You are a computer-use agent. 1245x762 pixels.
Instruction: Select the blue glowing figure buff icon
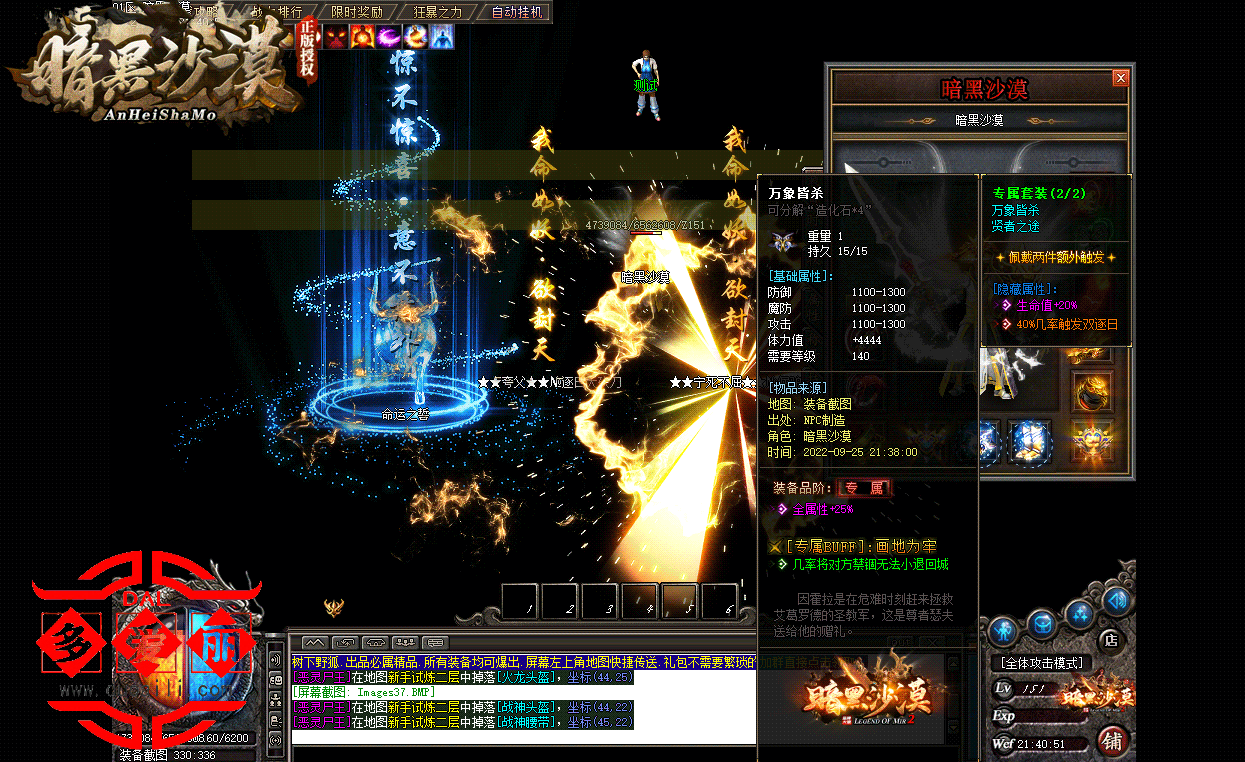(x=442, y=37)
